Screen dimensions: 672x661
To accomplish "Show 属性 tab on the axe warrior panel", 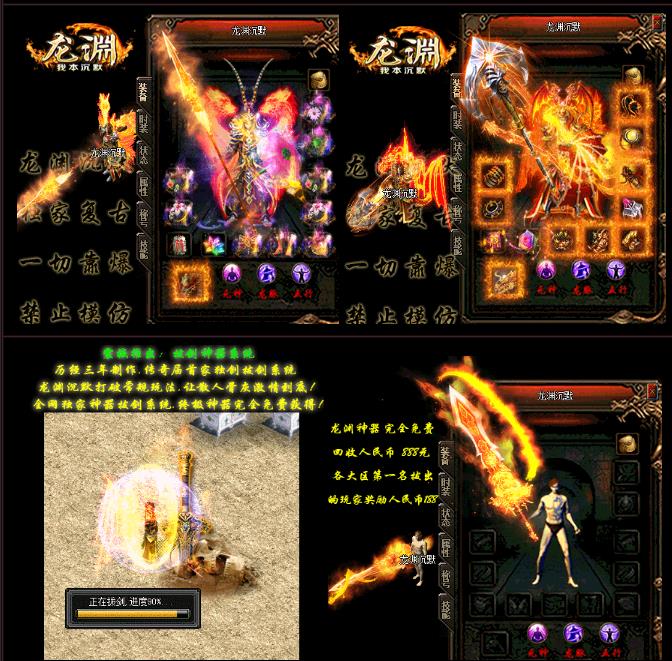I will click(x=456, y=181).
